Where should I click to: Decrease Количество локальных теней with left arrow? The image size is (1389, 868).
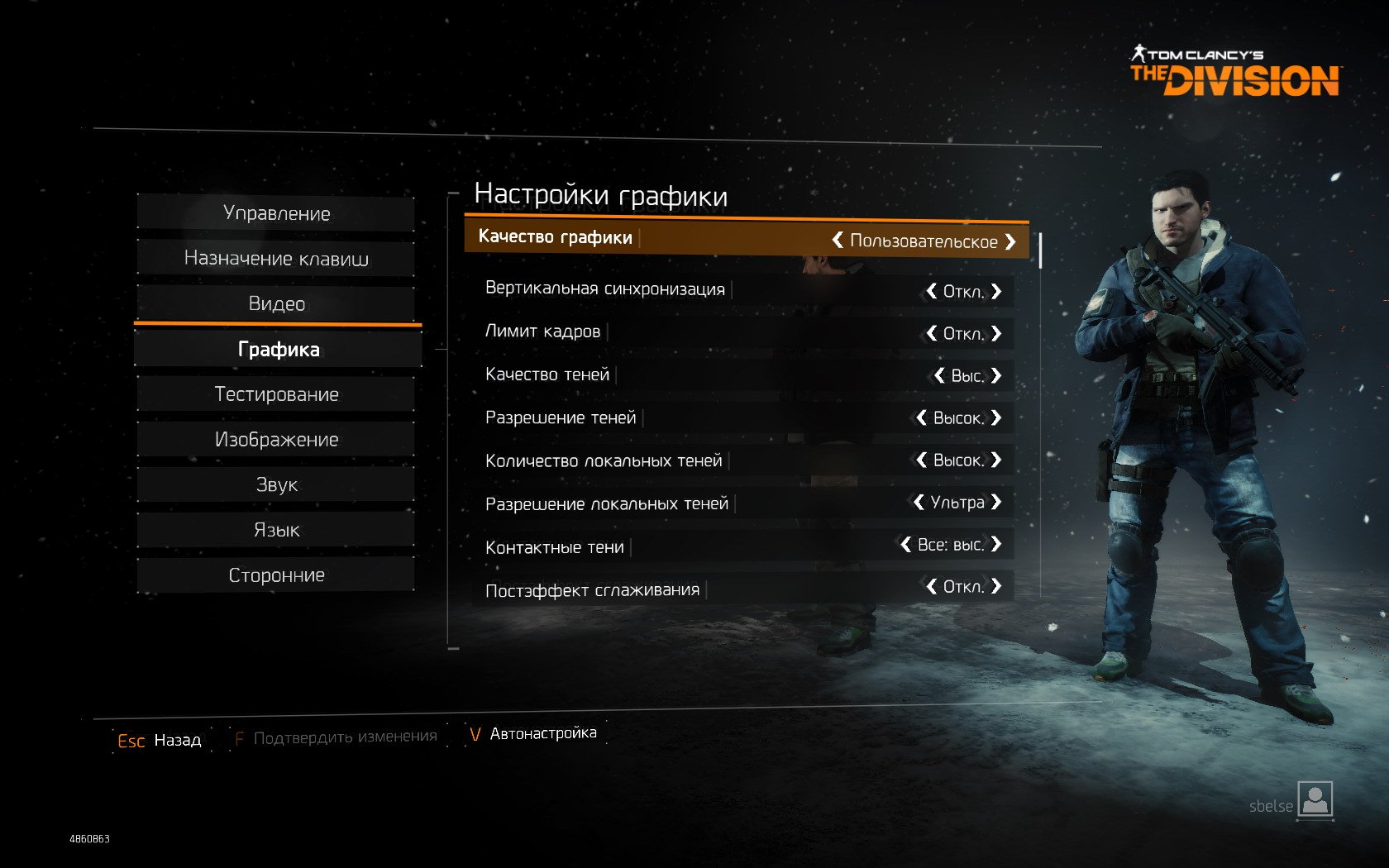click(922, 460)
